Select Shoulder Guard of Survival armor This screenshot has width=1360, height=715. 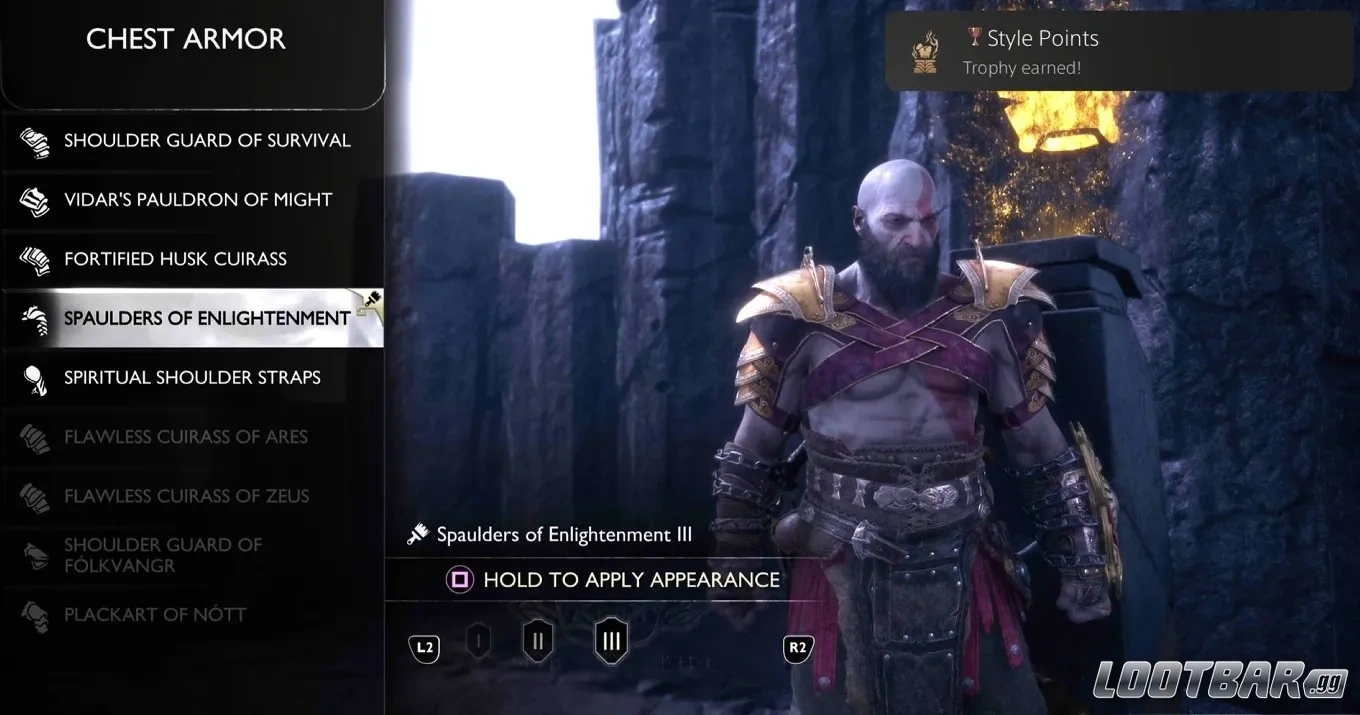[x=192, y=141]
